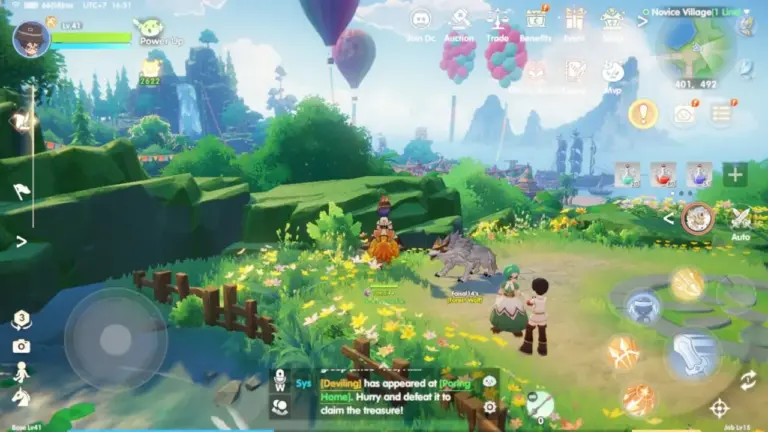The height and width of the screenshot is (432, 768).
Task: Open the Join DC Discord icon
Action: (x=421, y=21)
